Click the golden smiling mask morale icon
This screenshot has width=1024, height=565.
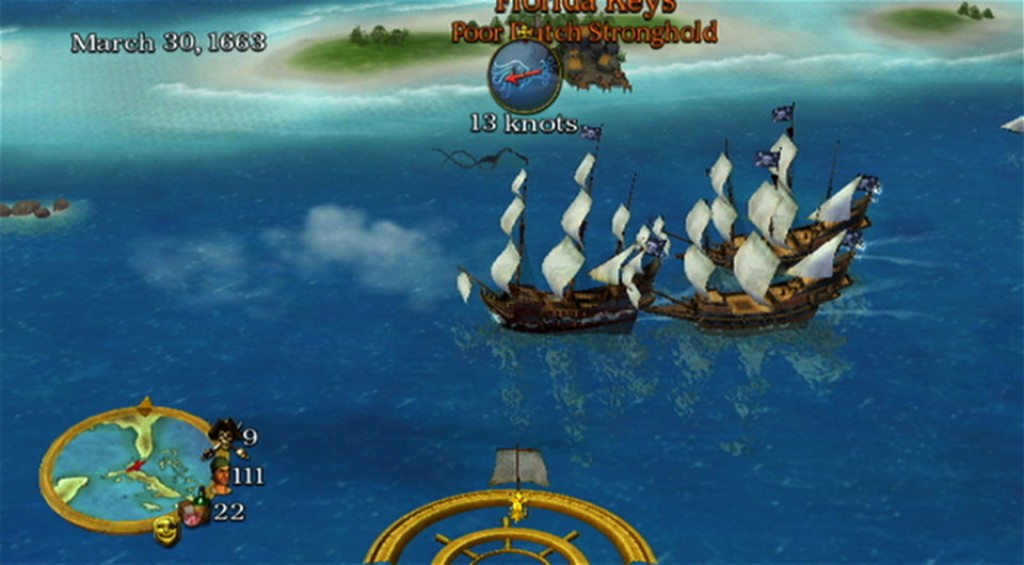166,530
